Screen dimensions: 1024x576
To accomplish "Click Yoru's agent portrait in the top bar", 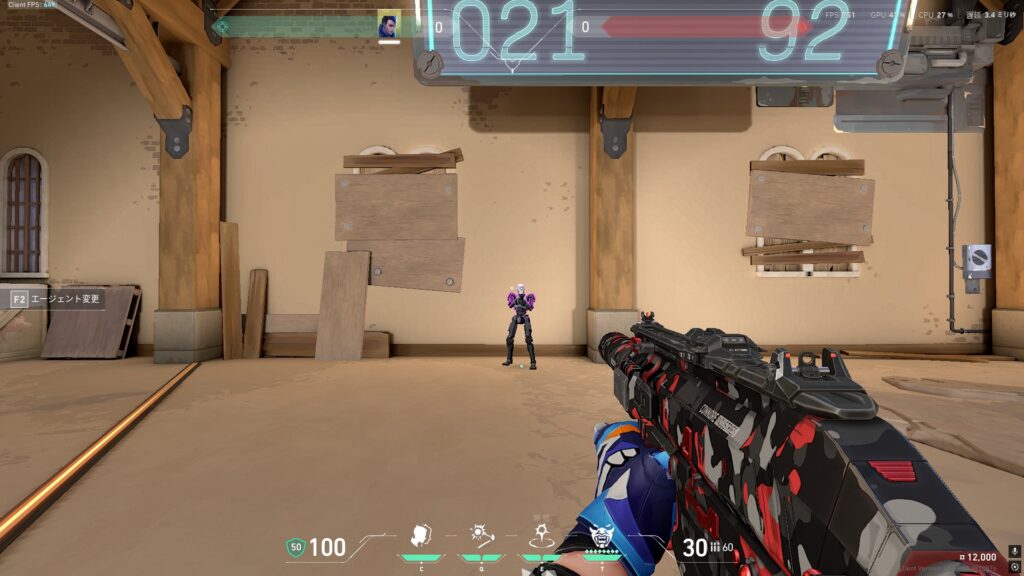I will point(389,25).
